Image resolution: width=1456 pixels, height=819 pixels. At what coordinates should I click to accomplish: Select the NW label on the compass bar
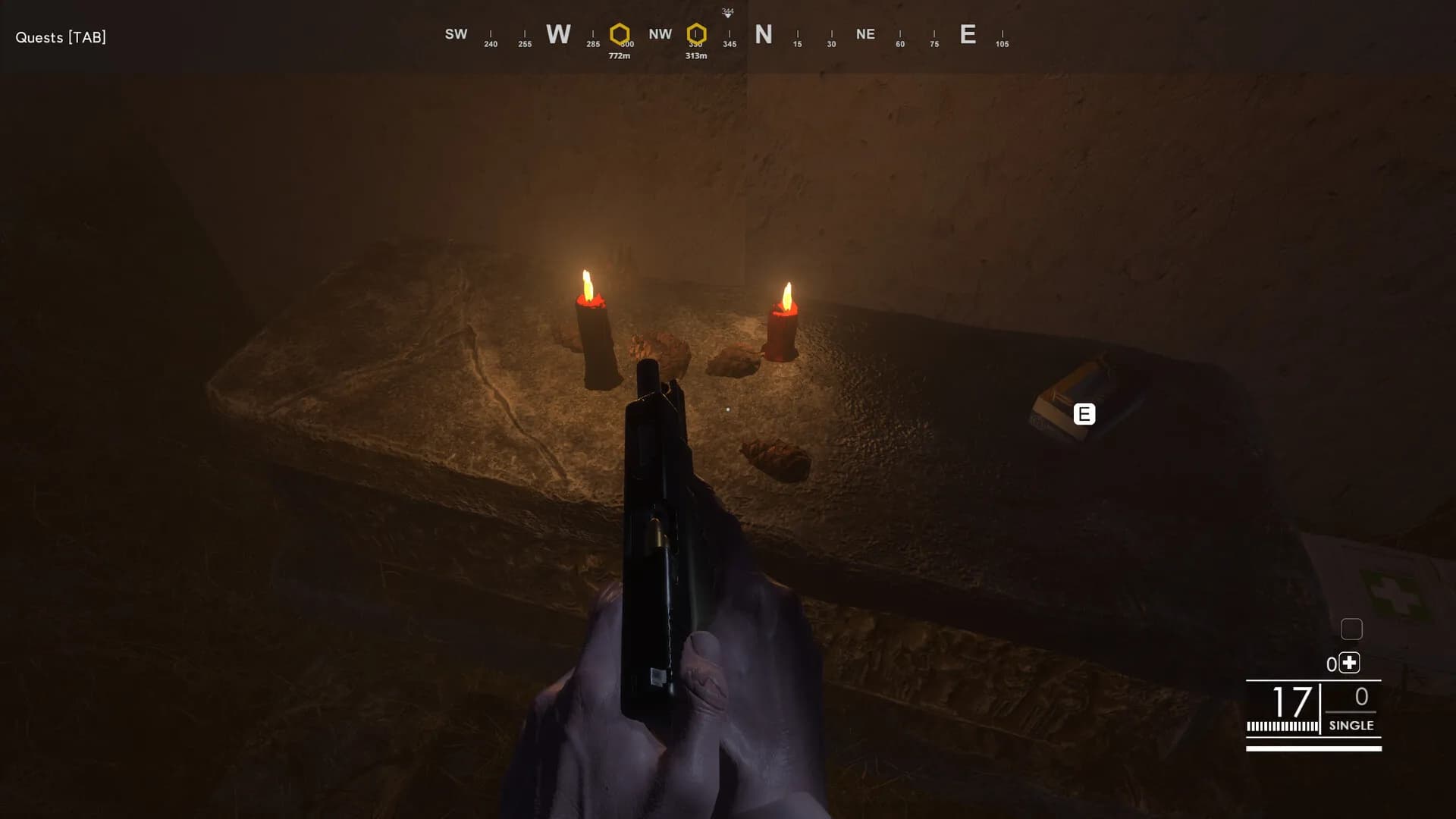click(x=660, y=34)
